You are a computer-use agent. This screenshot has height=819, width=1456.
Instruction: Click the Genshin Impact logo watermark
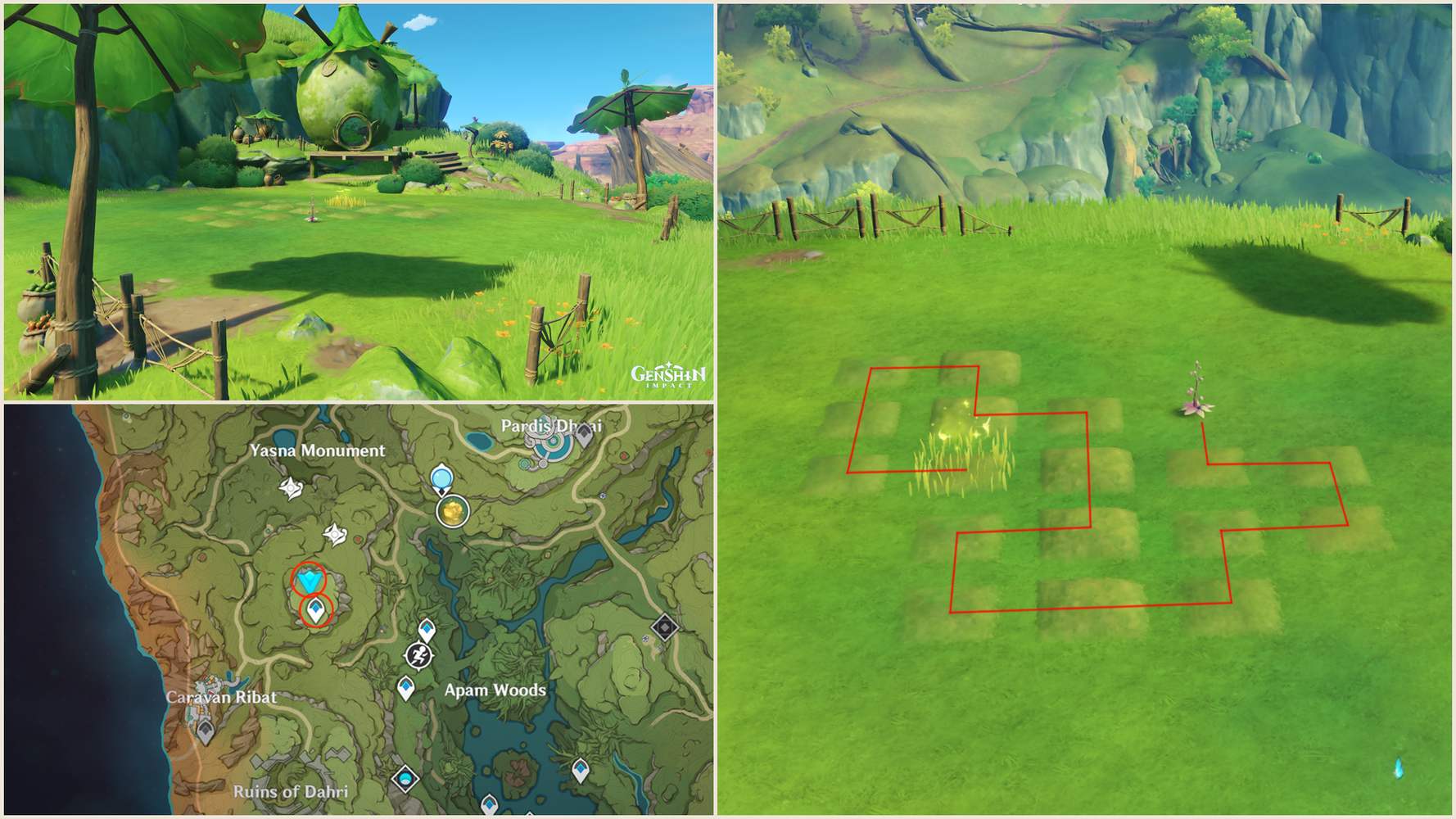coord(669,375)
